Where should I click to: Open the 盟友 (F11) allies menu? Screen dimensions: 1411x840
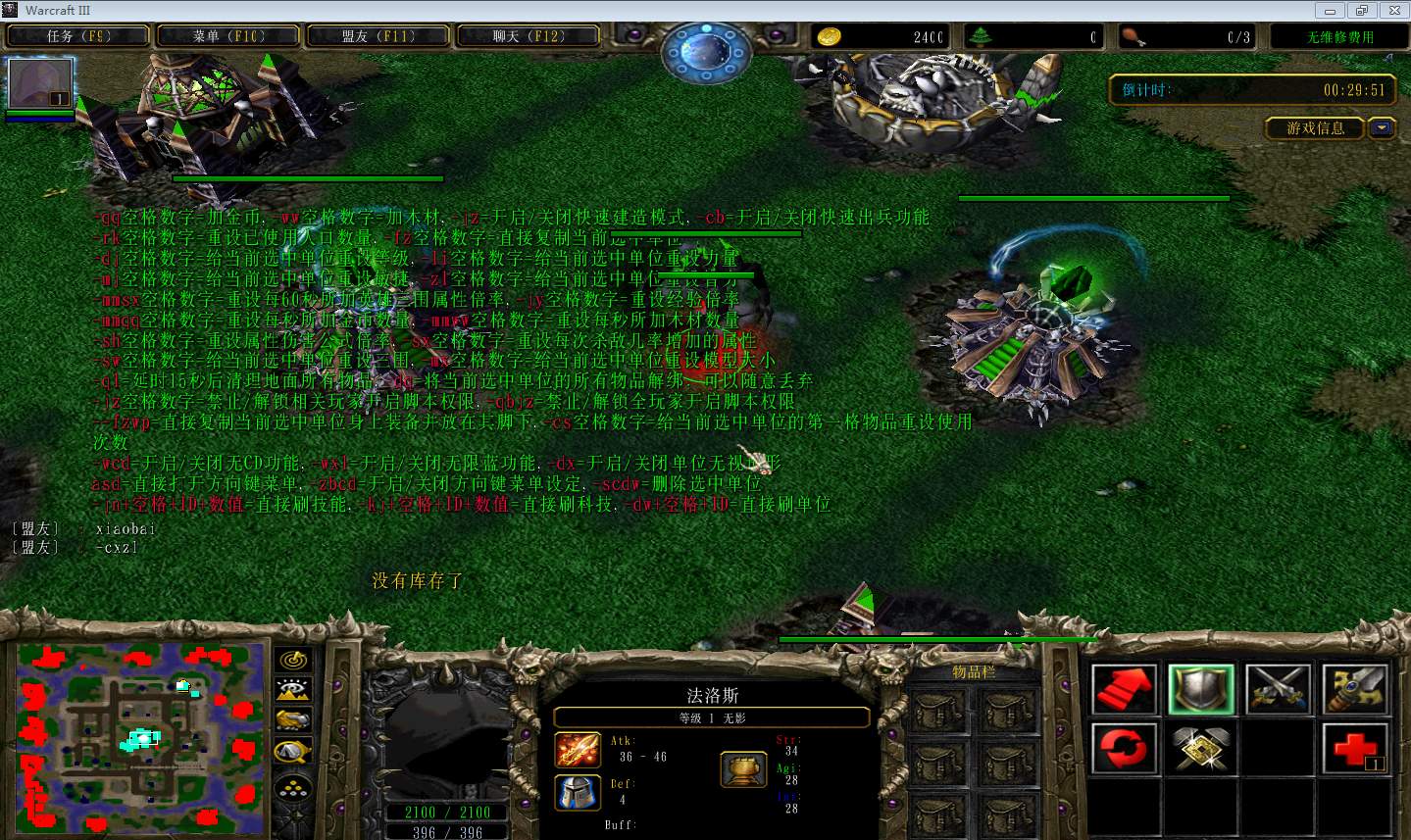[378, 36]
